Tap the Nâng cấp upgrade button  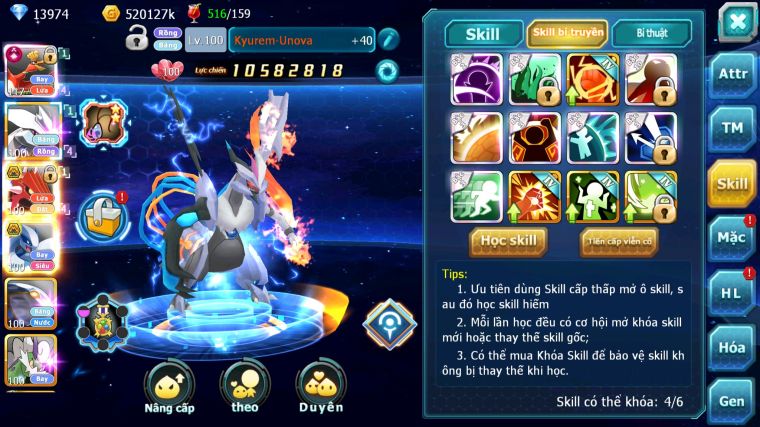[x=169, y=387]
